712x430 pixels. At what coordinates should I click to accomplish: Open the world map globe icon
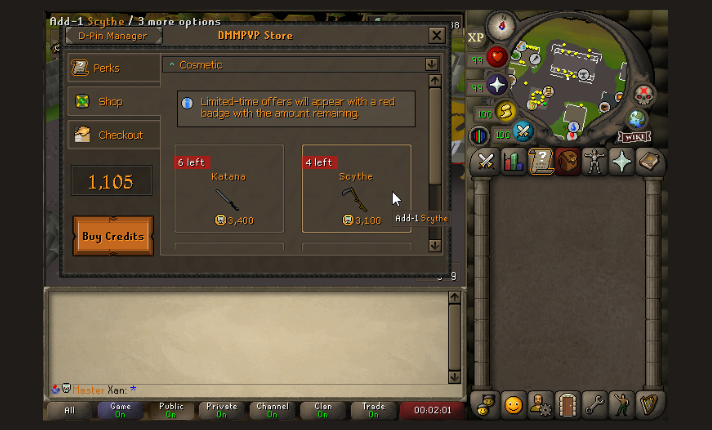[x=636, y=119]
